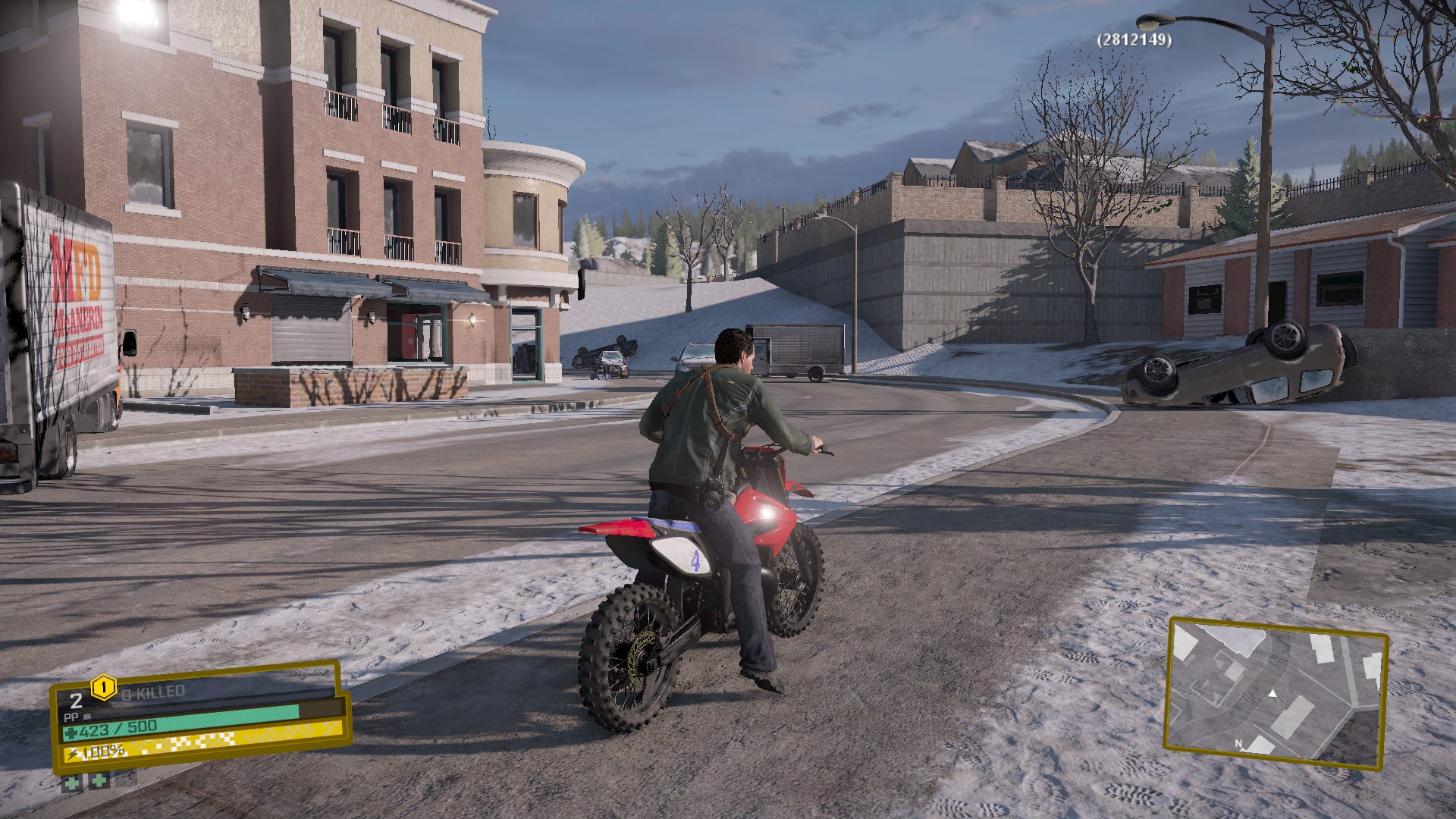Viewport: 1456px width, 819px height.
Task: Click the first green health item icon
Action: (71, 785)
